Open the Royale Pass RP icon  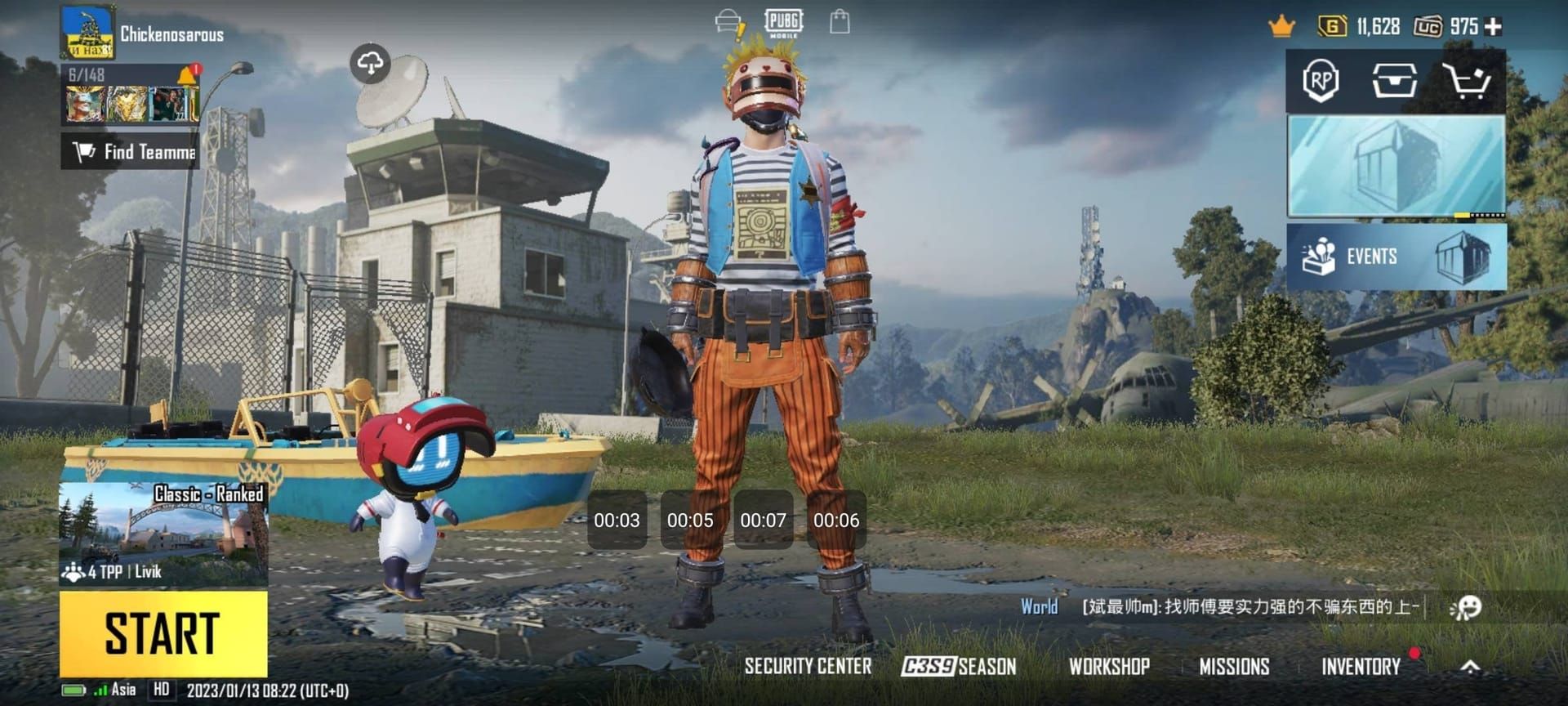click(x=1321, y=81)
